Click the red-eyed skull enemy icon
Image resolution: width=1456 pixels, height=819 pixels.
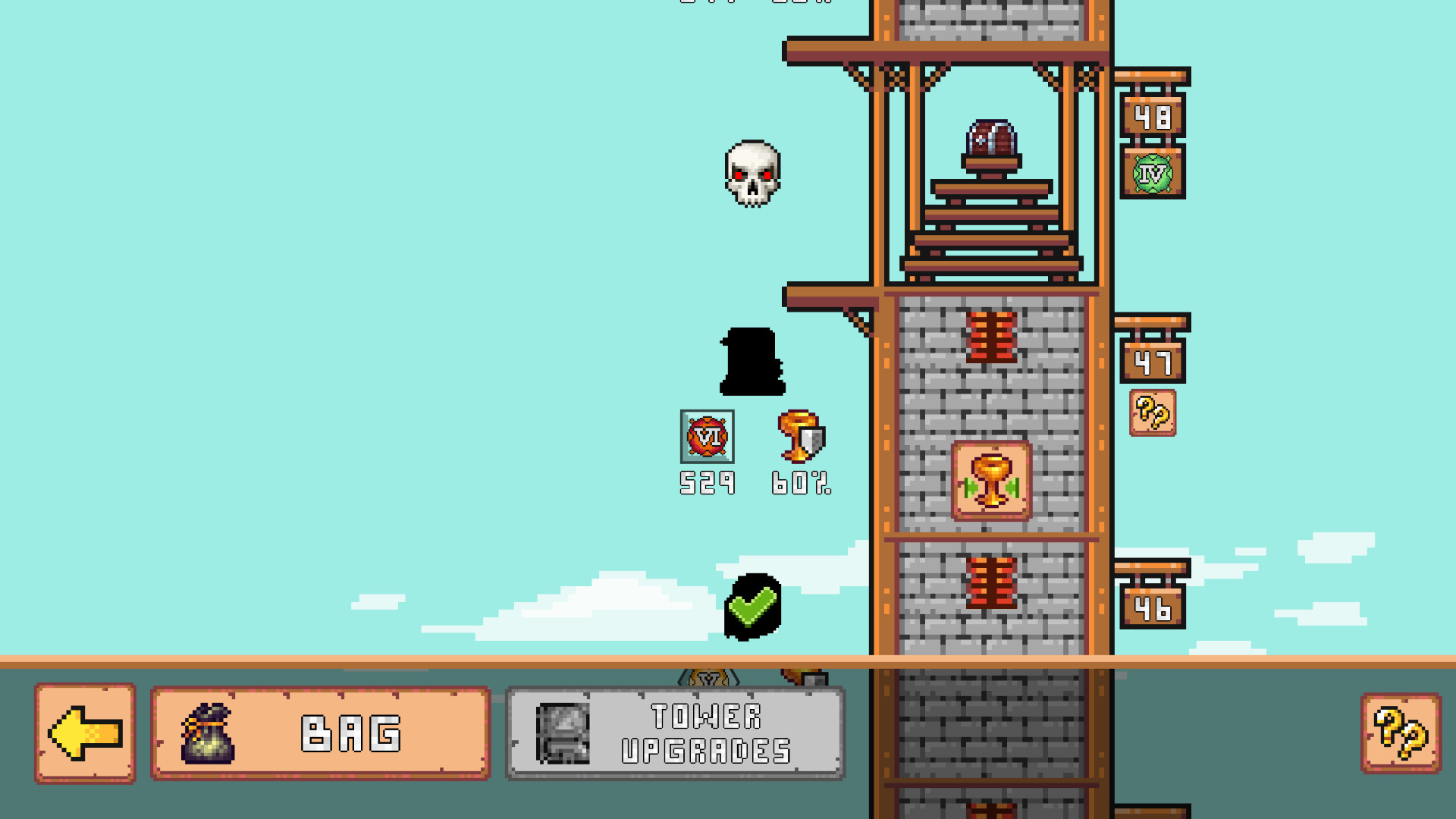coord(753,173)
